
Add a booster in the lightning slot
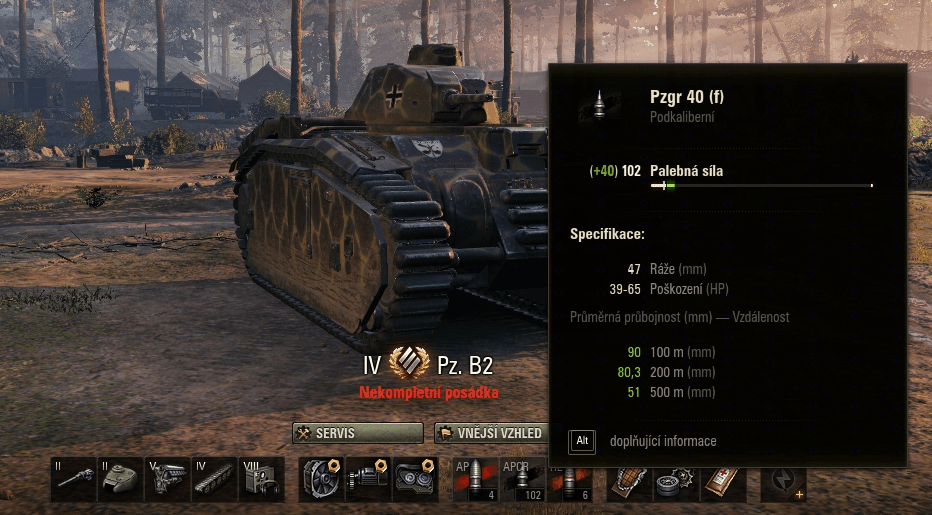point(784,481)
